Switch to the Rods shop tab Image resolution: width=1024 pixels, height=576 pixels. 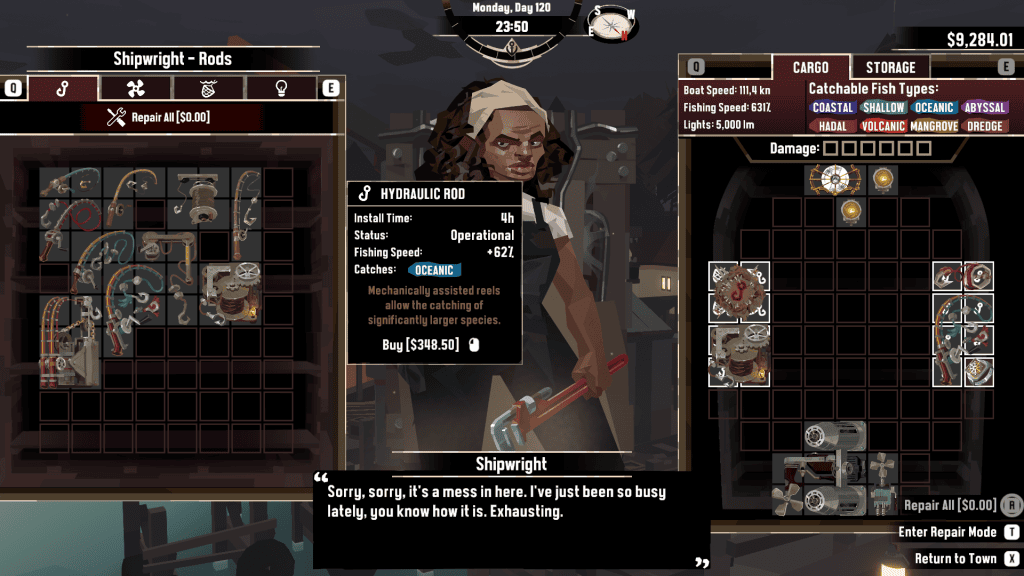[x=63, y=88]
